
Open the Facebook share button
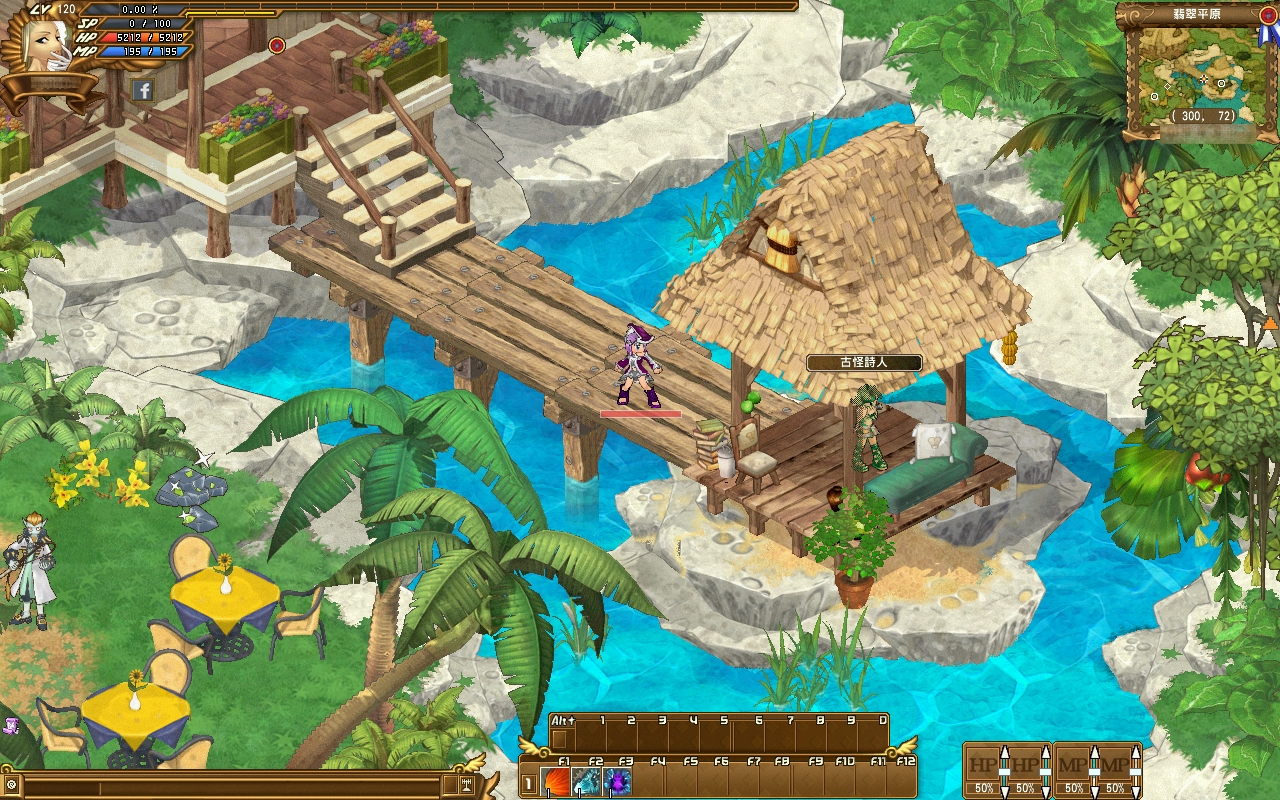click(x=143, y=90)
